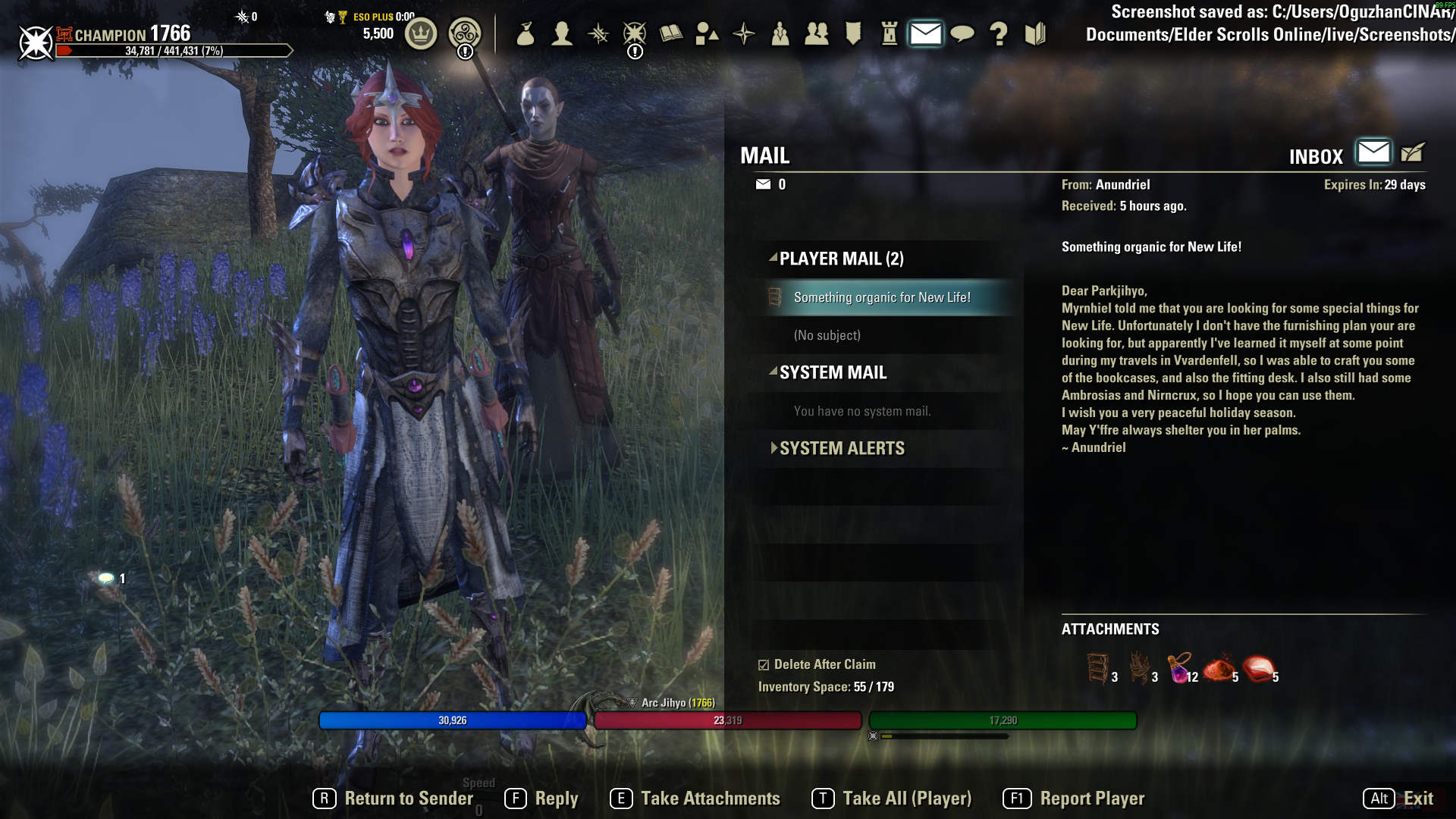Image resolution: width=1456 pixels, height=819 pixels.
Task: Open the Help question mark menu
Action: coord(999,34)
